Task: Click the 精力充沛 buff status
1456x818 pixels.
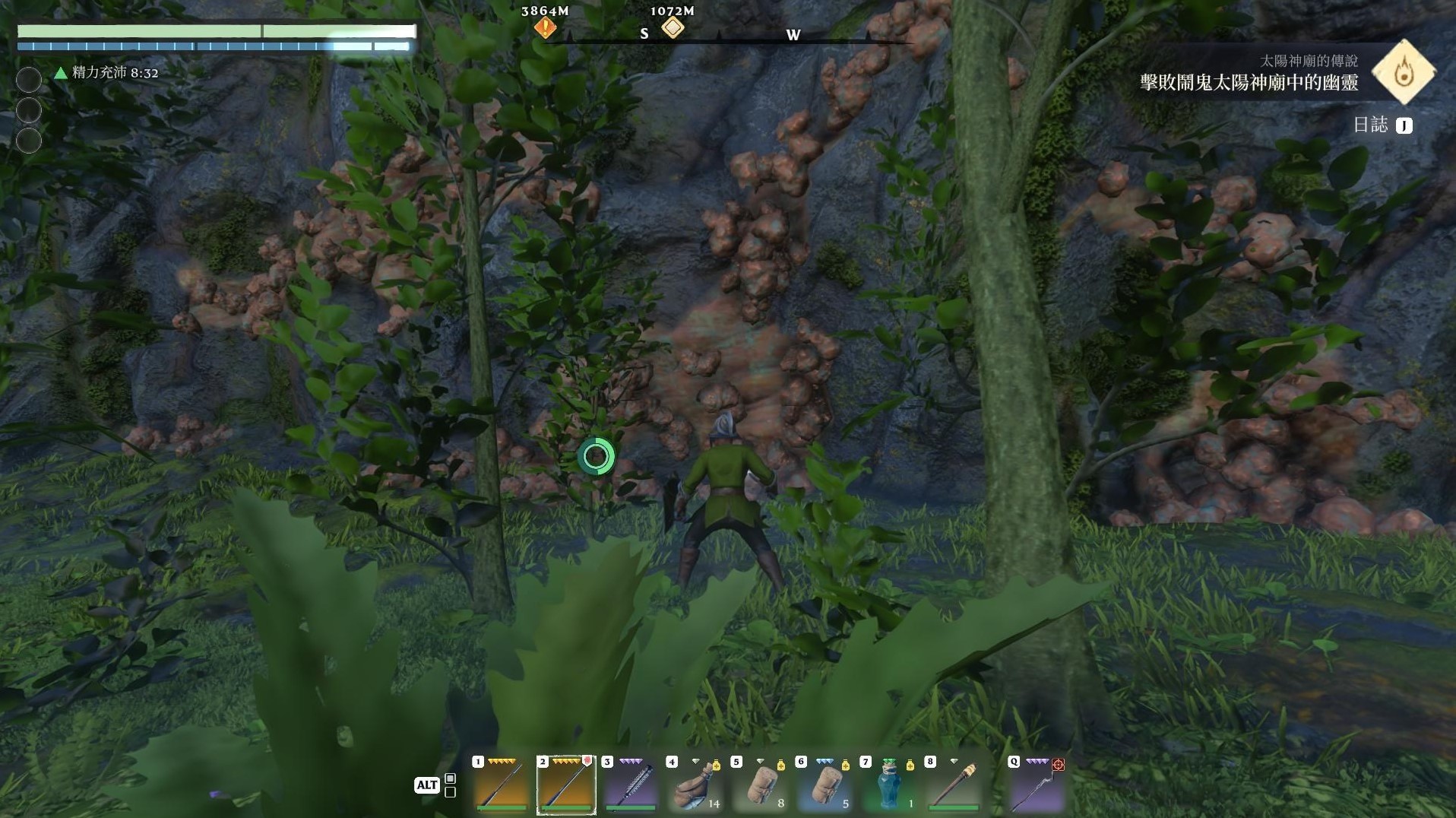Action: pyautogui.click(x=106, y=73)
